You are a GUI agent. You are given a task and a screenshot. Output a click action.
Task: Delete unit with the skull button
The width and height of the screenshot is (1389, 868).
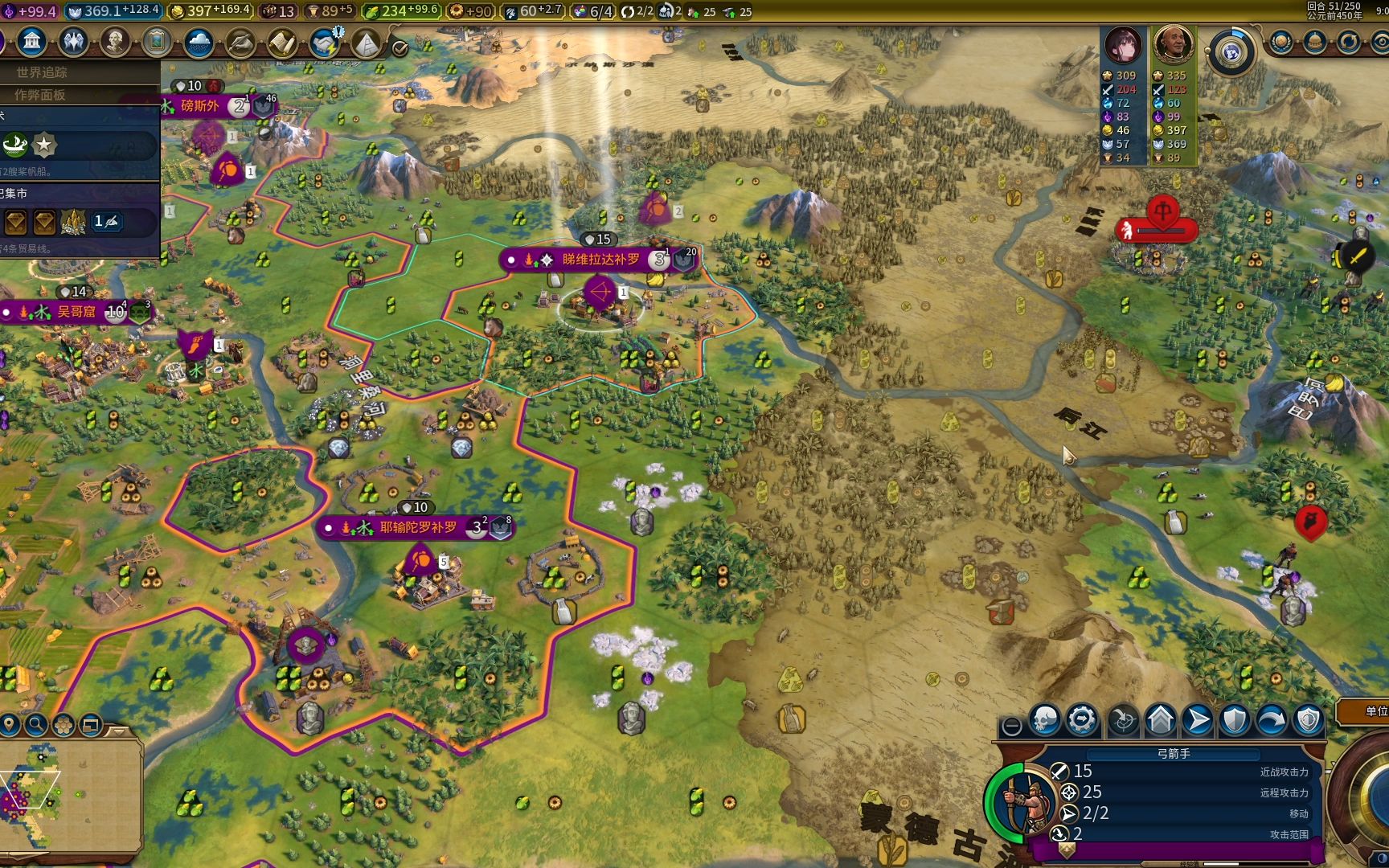click(x=1045, y=721)
